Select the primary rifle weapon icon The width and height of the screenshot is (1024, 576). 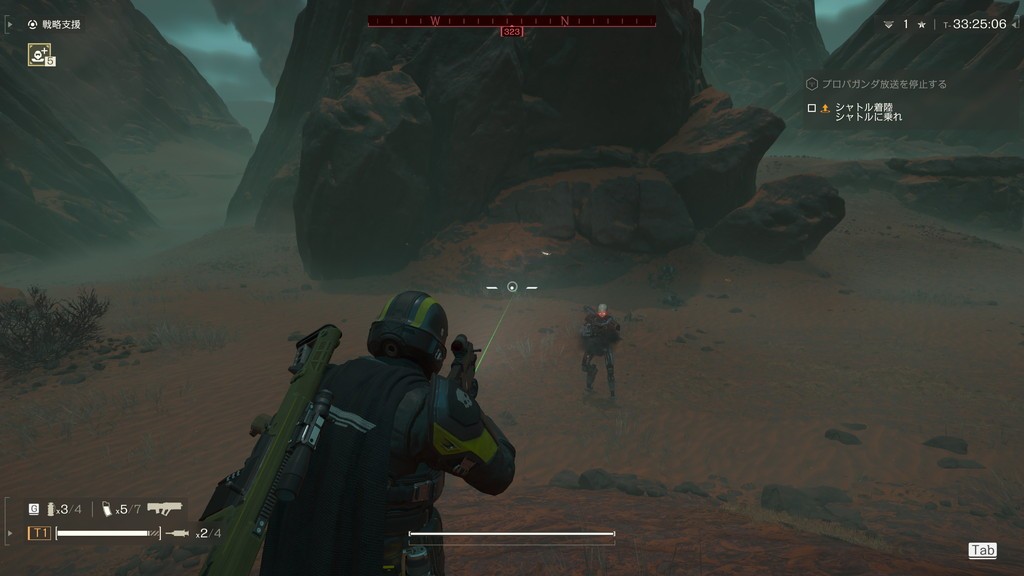pos(165,508)
